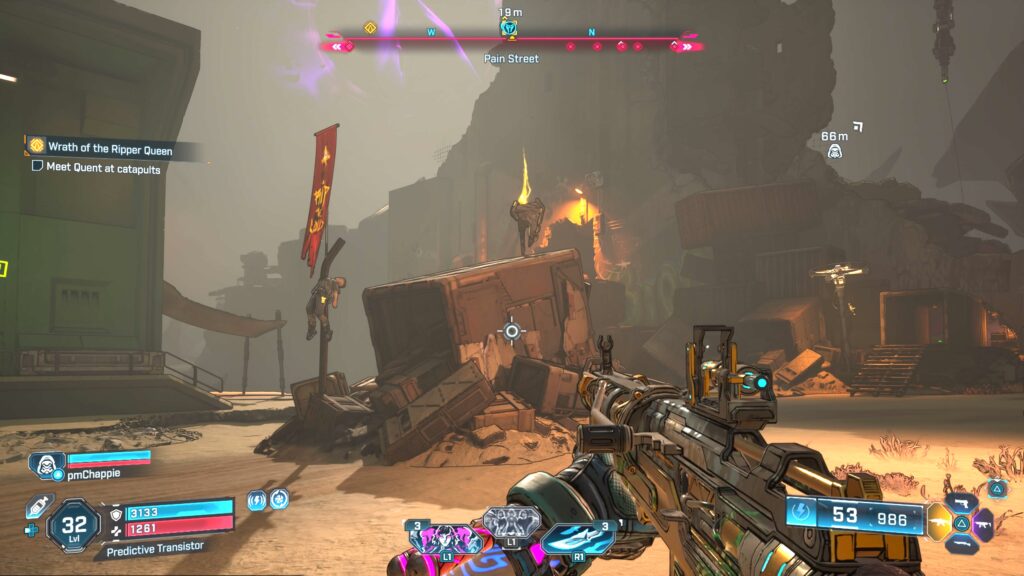Screen dimensions: 1024x576
Task: Use the blue blade ordnance ability
Action: click(577, 538)
